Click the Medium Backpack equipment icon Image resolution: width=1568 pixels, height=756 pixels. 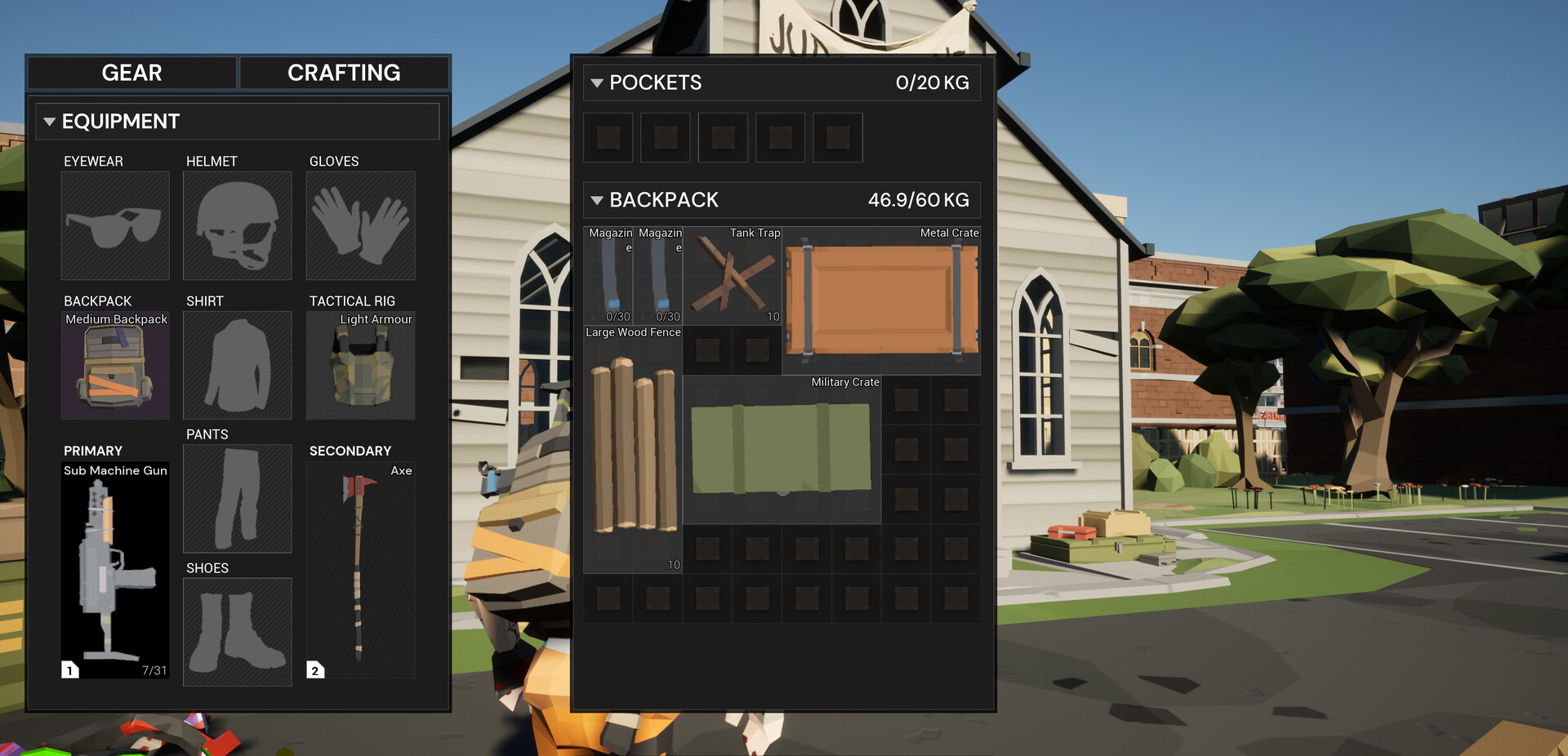pyautogui.click(x=114, y=366)
